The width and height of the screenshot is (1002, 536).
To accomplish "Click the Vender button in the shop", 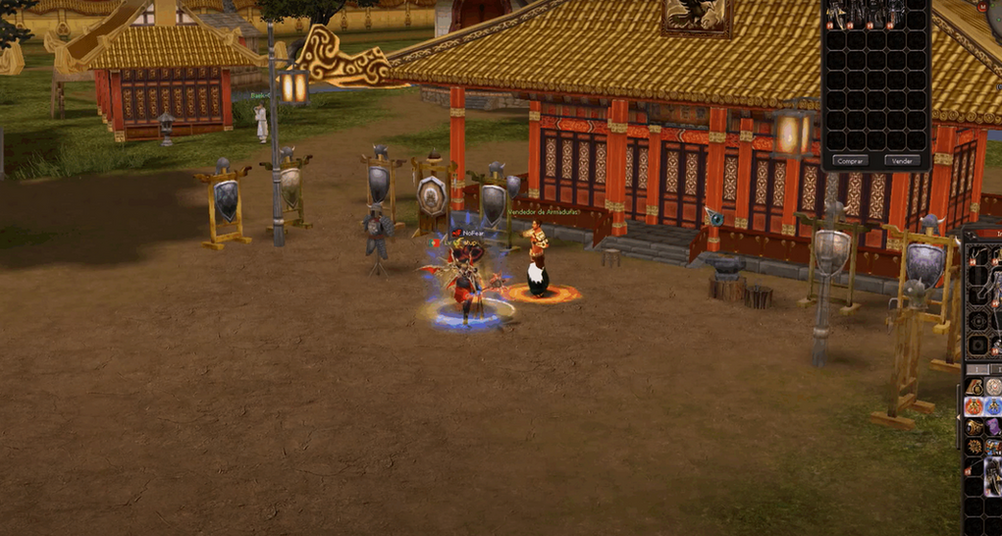I will (x=901, y=160).
